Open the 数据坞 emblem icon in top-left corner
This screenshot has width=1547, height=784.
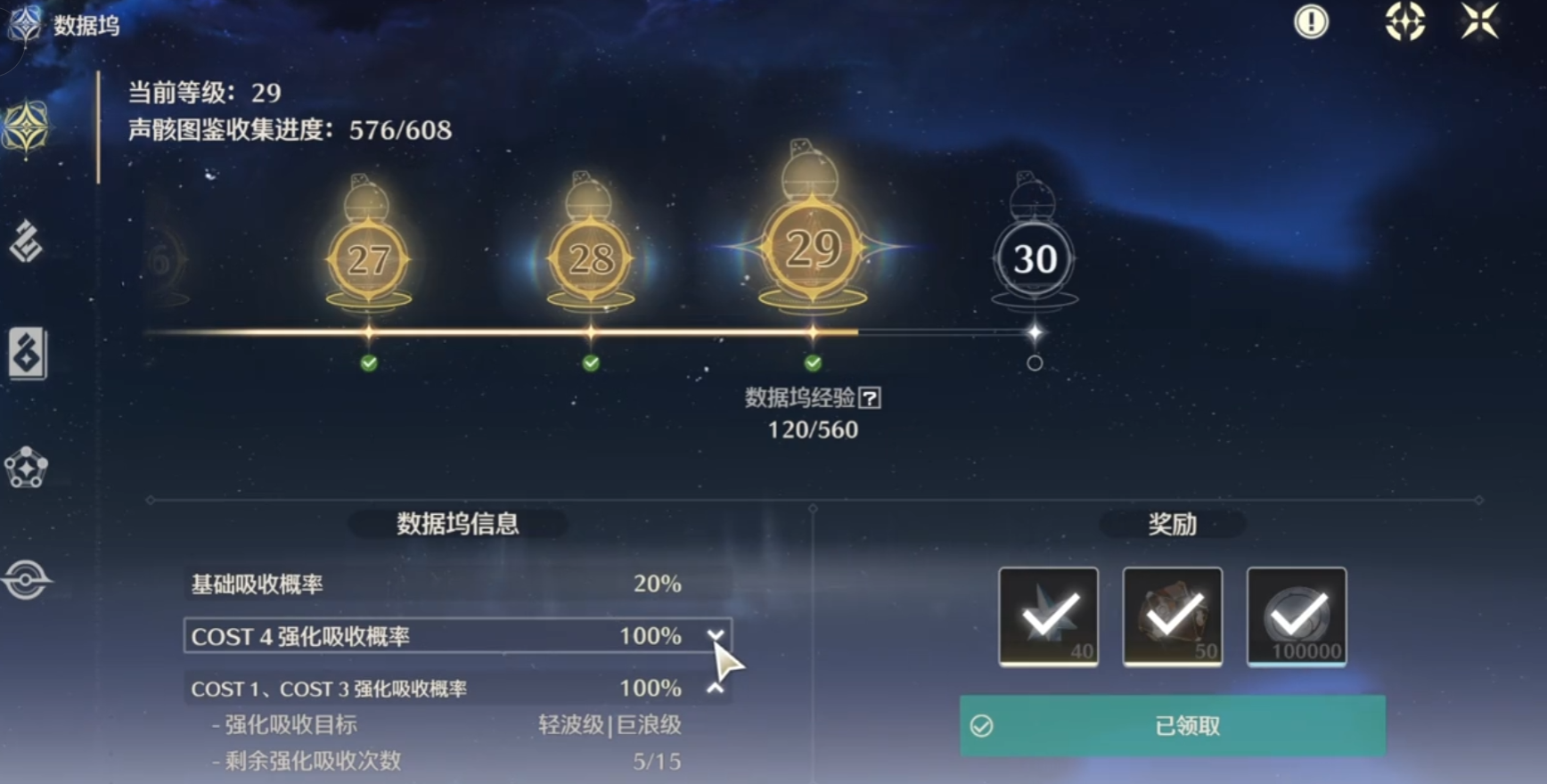24,24
